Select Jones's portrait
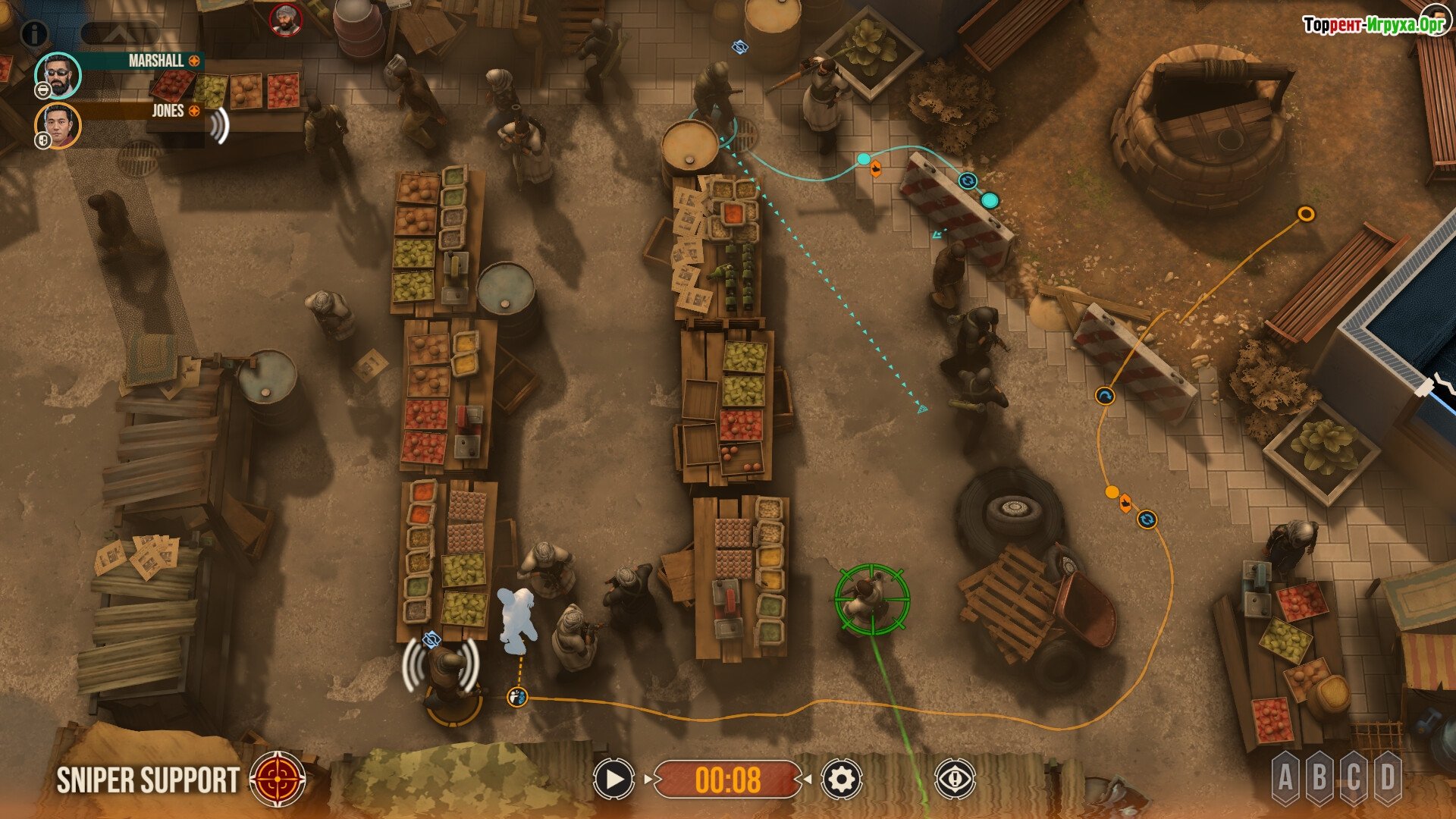 point(58,125)
